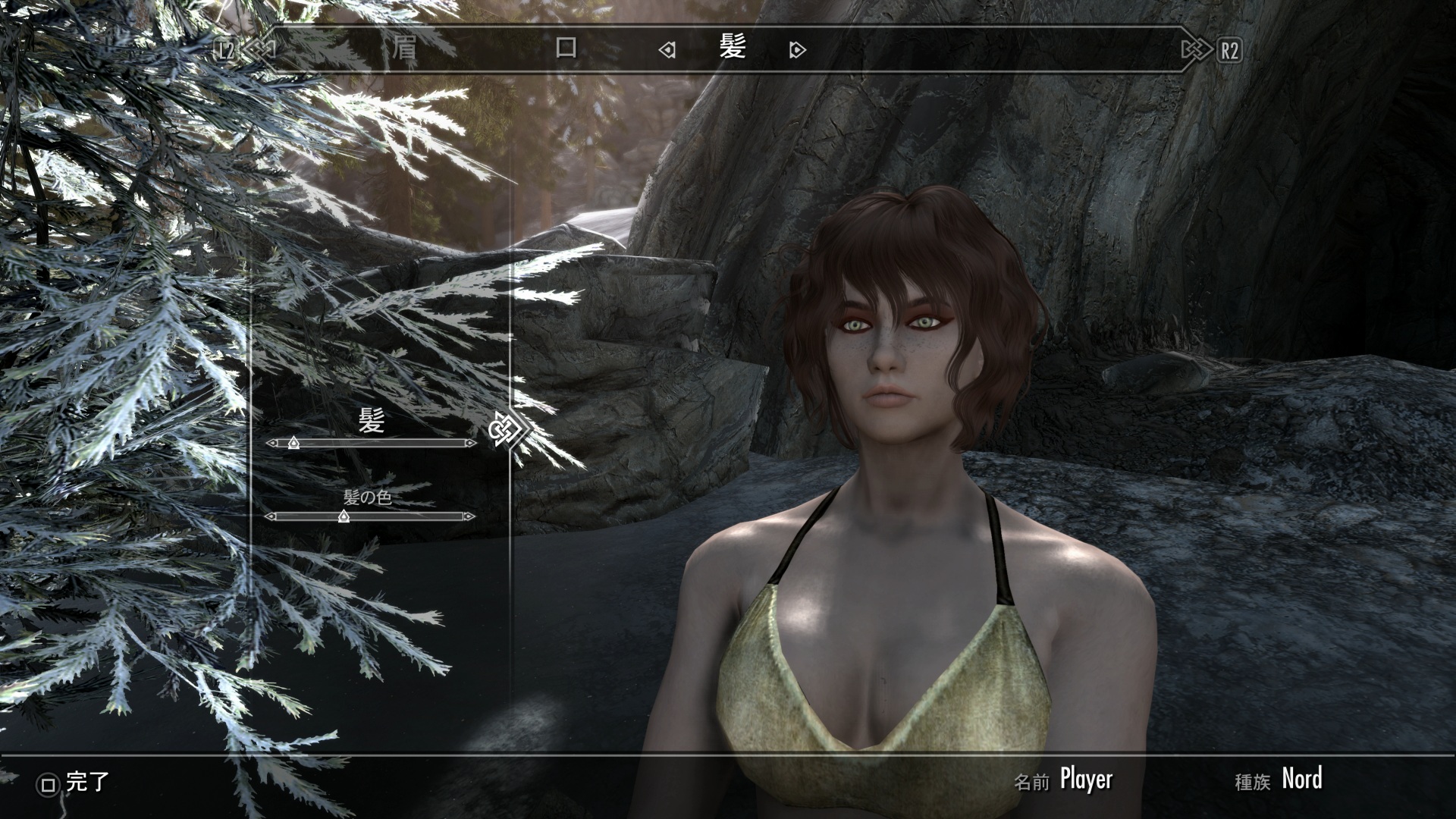Click the right arrow beside the 髪 tab

click(x=797, y=51)
